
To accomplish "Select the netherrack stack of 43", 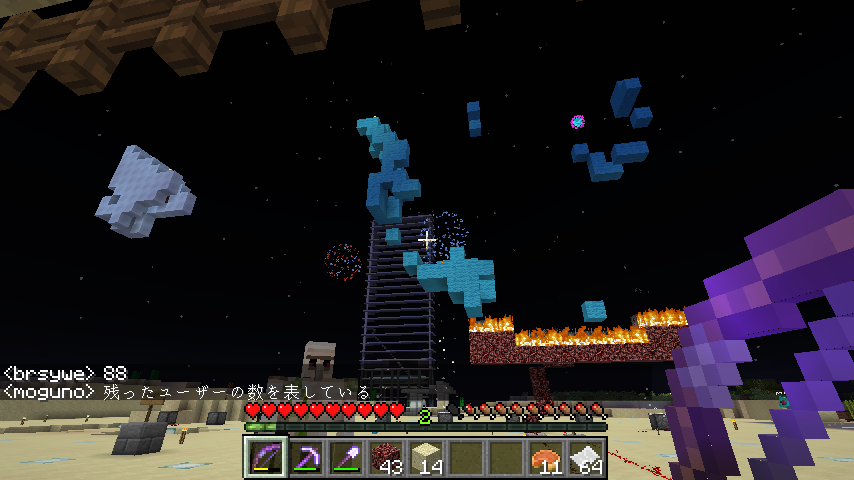I will [x=386, y=458].
